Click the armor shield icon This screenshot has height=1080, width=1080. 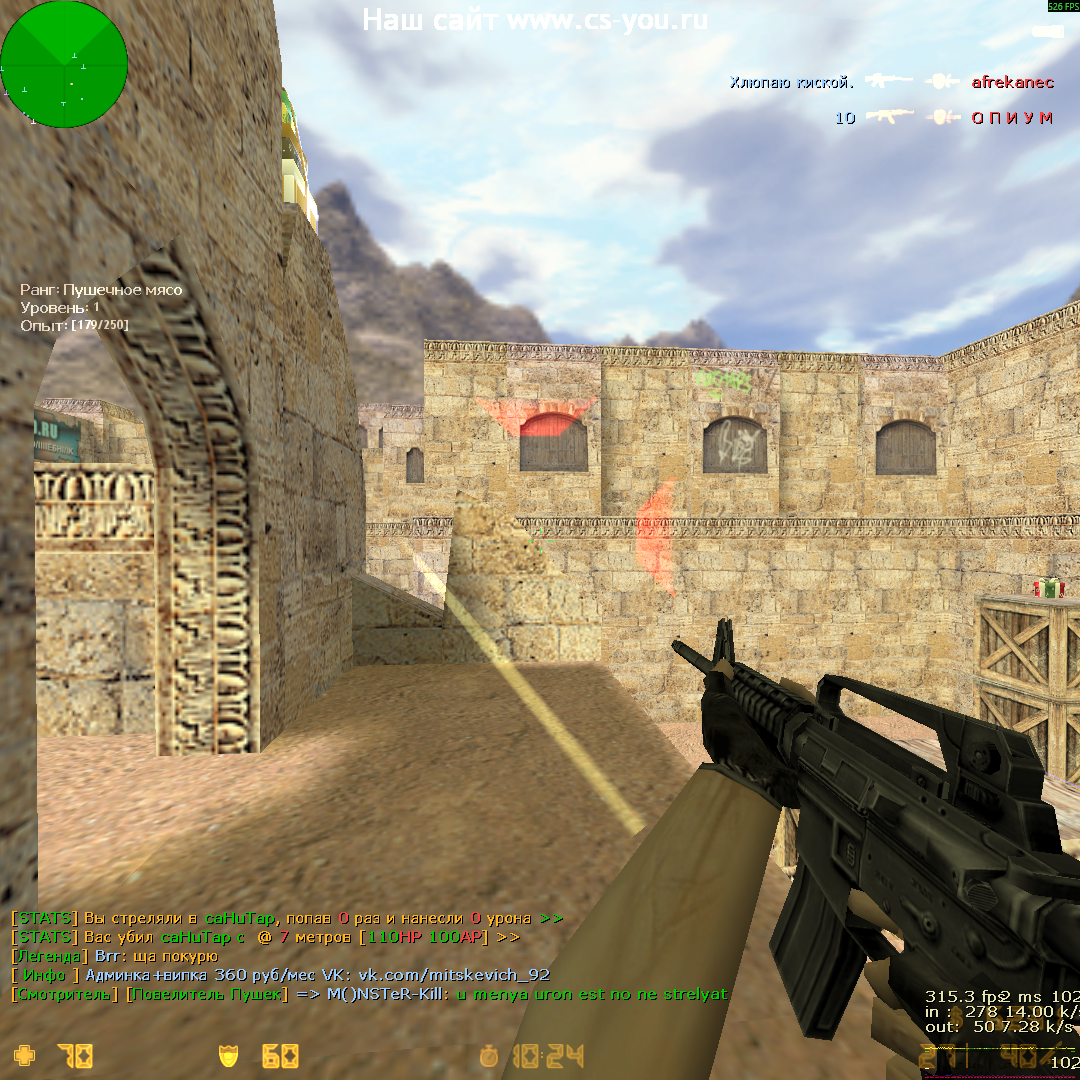pos(228,1055)
